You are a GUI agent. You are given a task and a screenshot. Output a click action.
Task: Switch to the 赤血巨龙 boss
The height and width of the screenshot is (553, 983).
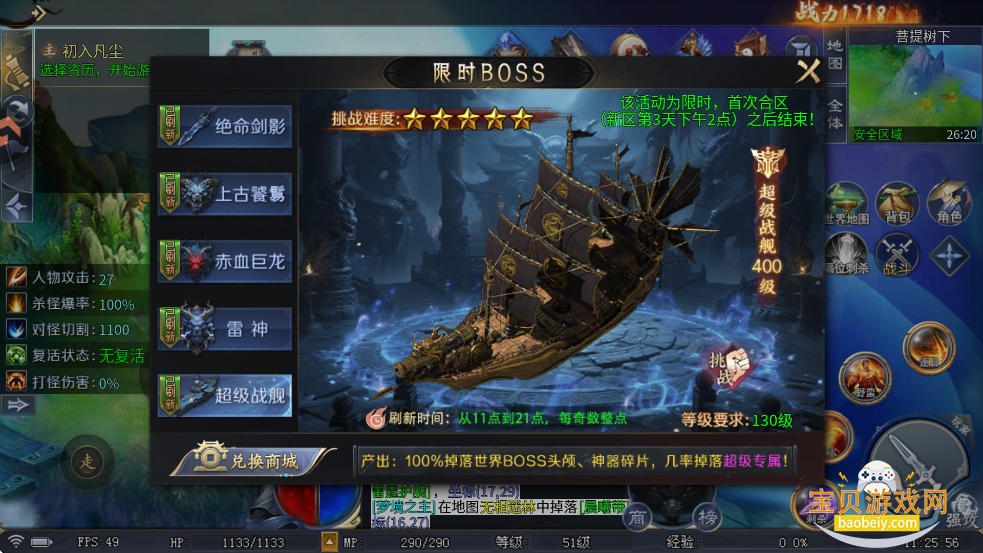point(225,259)
